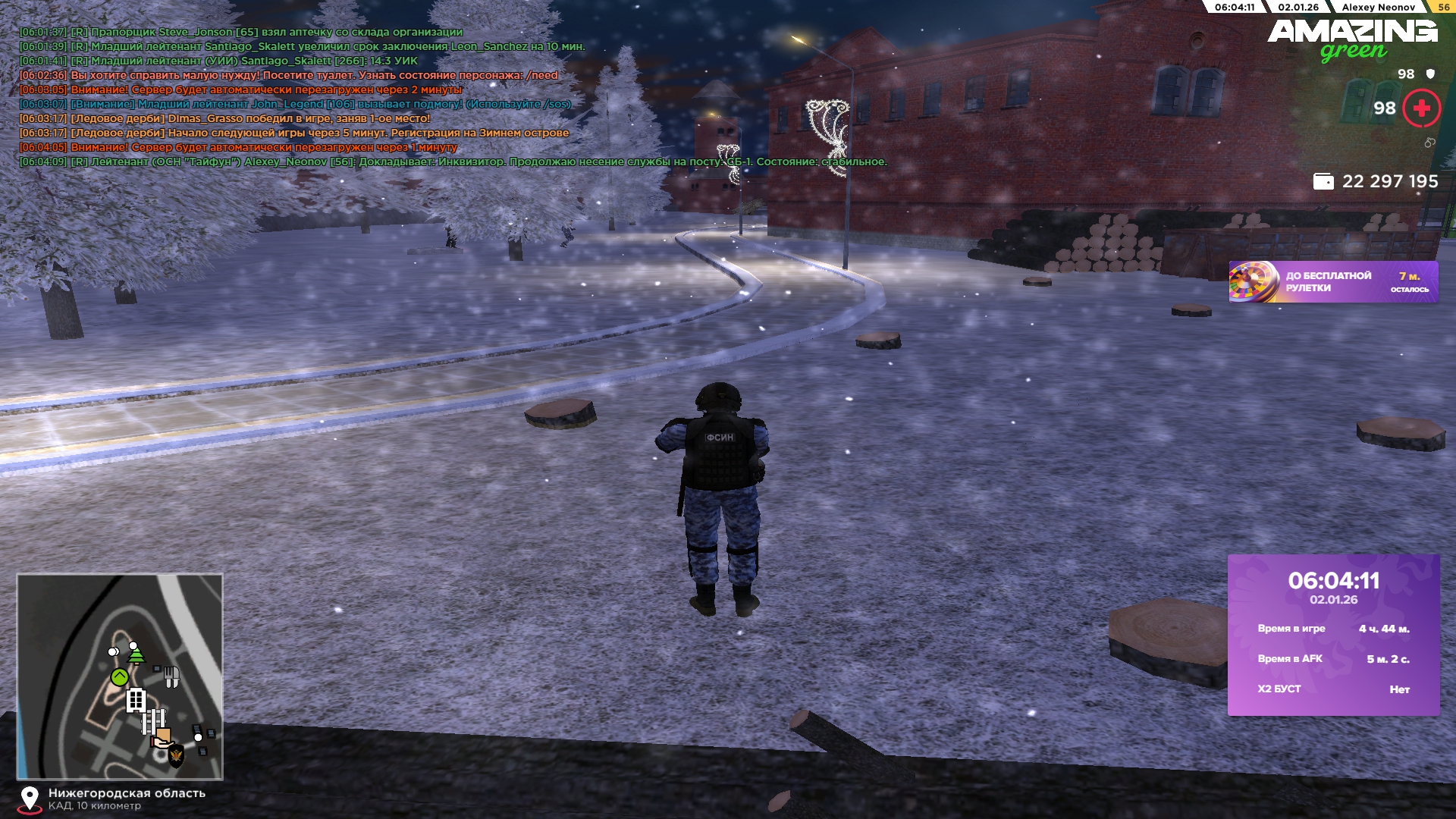Click the green player arrow on minimap
This screenshot has height=819, width=1456.
tap(120, 677)
